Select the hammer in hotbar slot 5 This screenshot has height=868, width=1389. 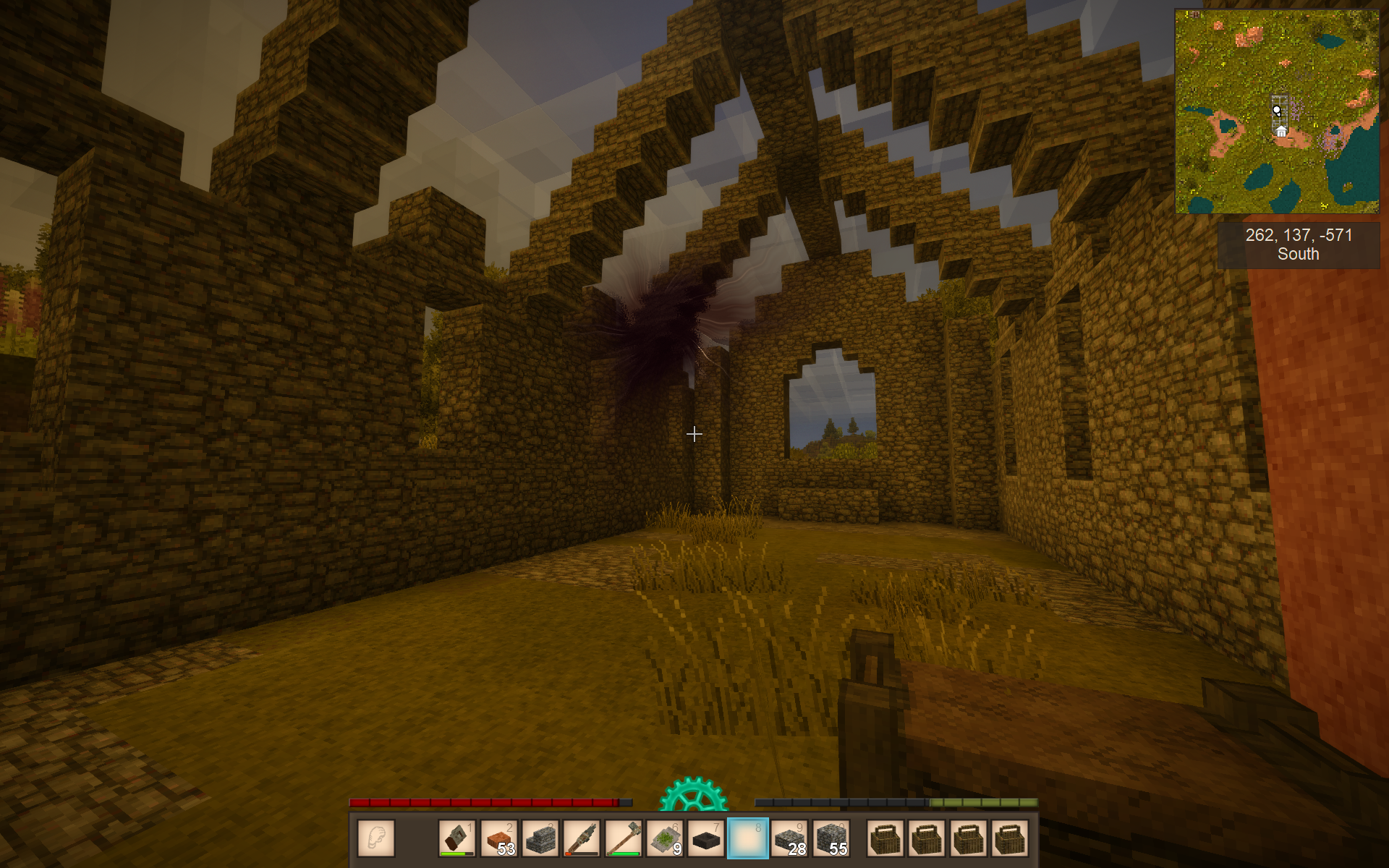(x=623, y=838)
